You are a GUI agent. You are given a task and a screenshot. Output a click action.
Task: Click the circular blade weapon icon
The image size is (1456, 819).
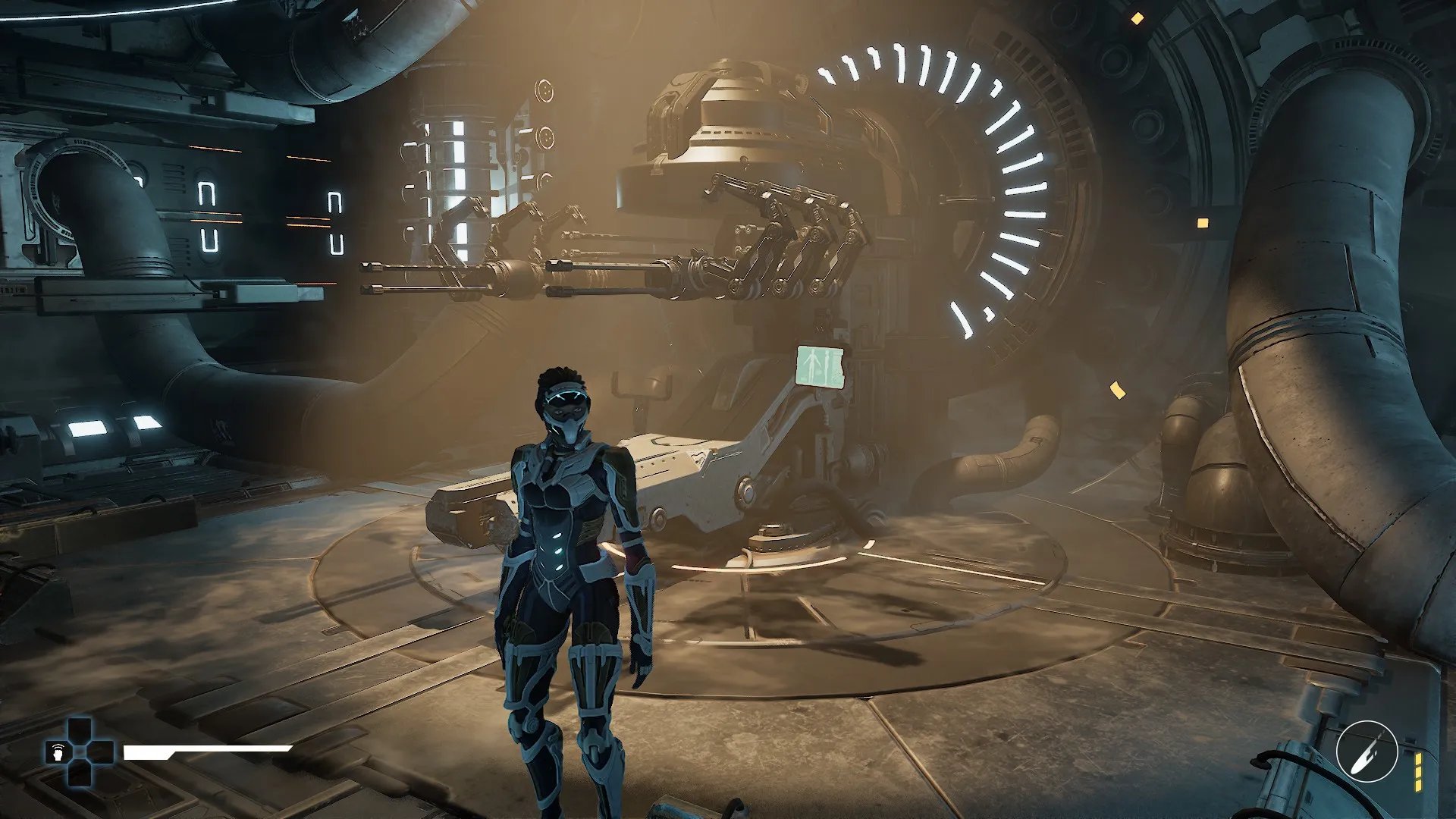(1367, 751)
